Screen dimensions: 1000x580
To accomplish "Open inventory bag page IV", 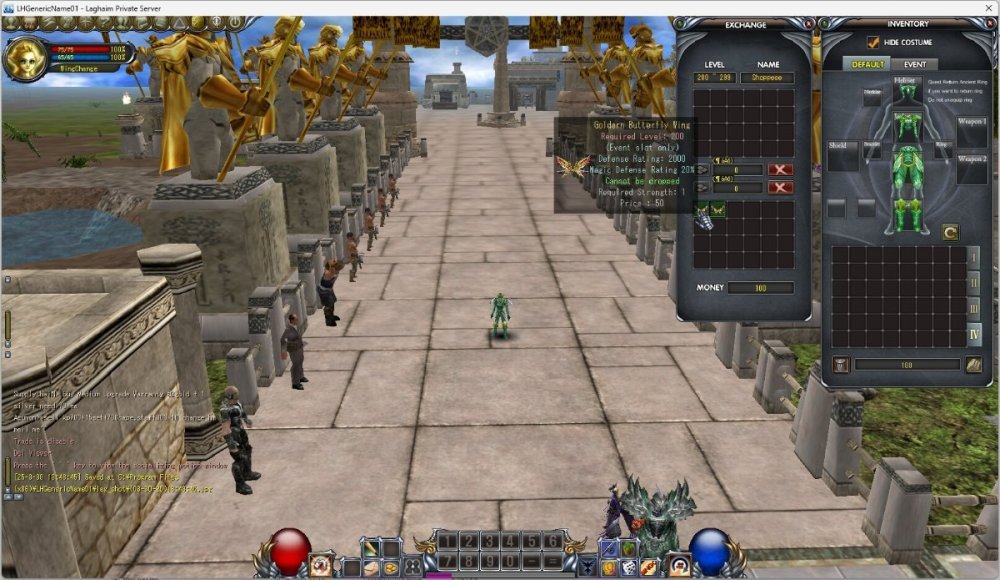I will [x=974, y=334].
